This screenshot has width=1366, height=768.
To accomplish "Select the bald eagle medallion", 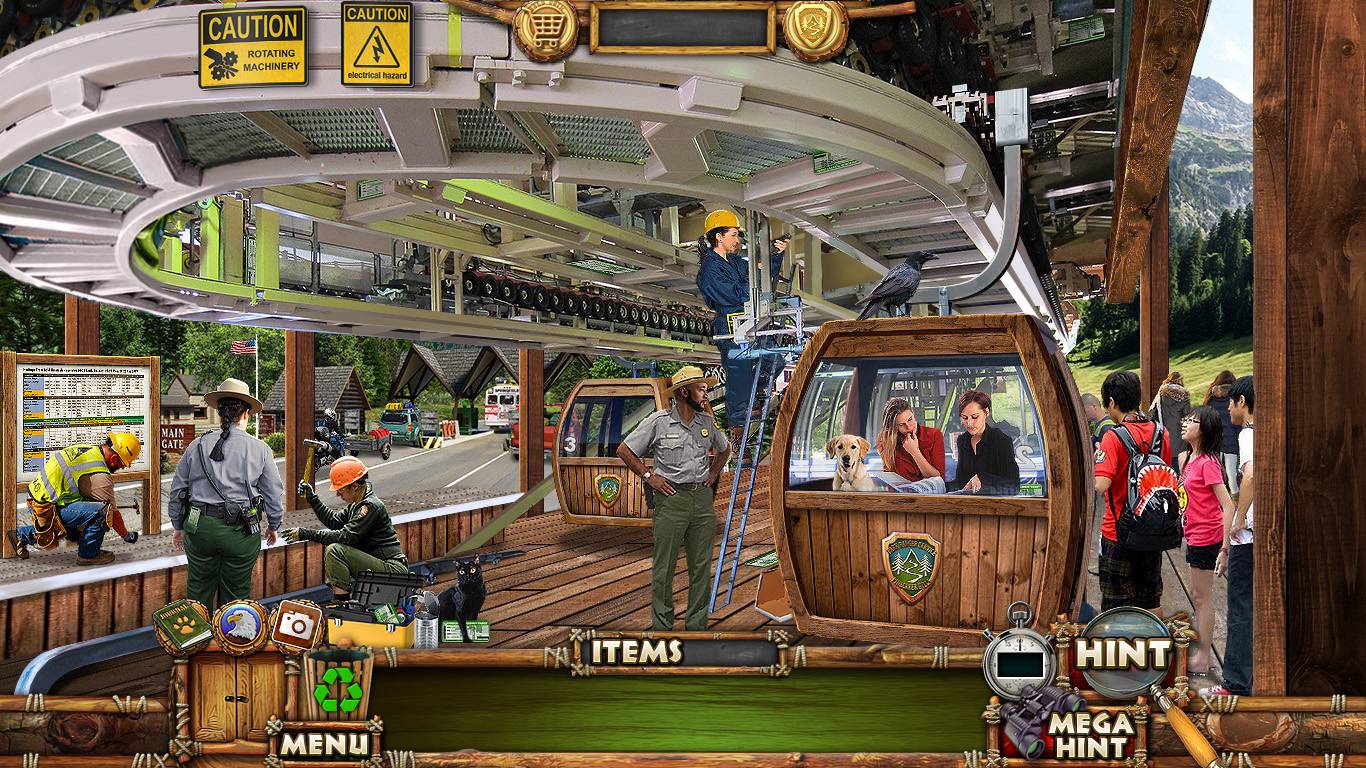I will [240, 628].
